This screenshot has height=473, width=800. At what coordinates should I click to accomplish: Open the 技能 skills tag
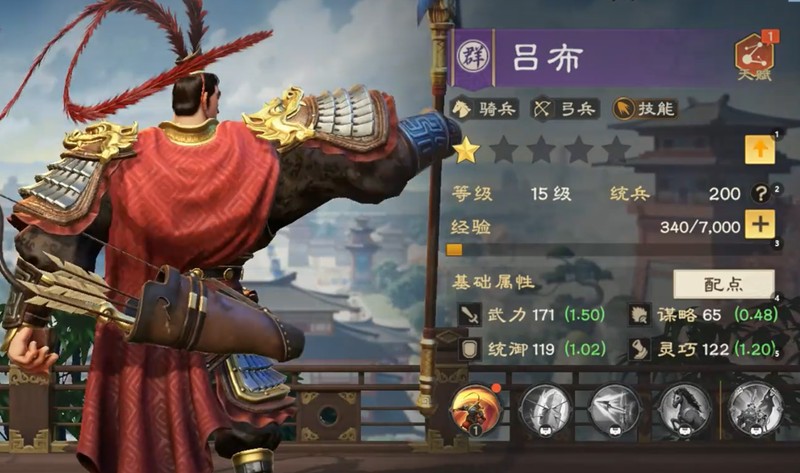641,108
